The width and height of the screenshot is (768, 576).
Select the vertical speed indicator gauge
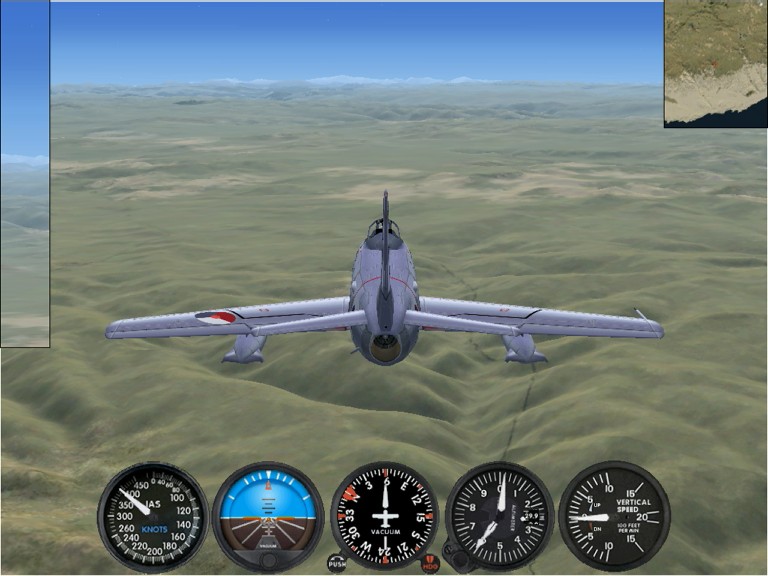[614, 516]
